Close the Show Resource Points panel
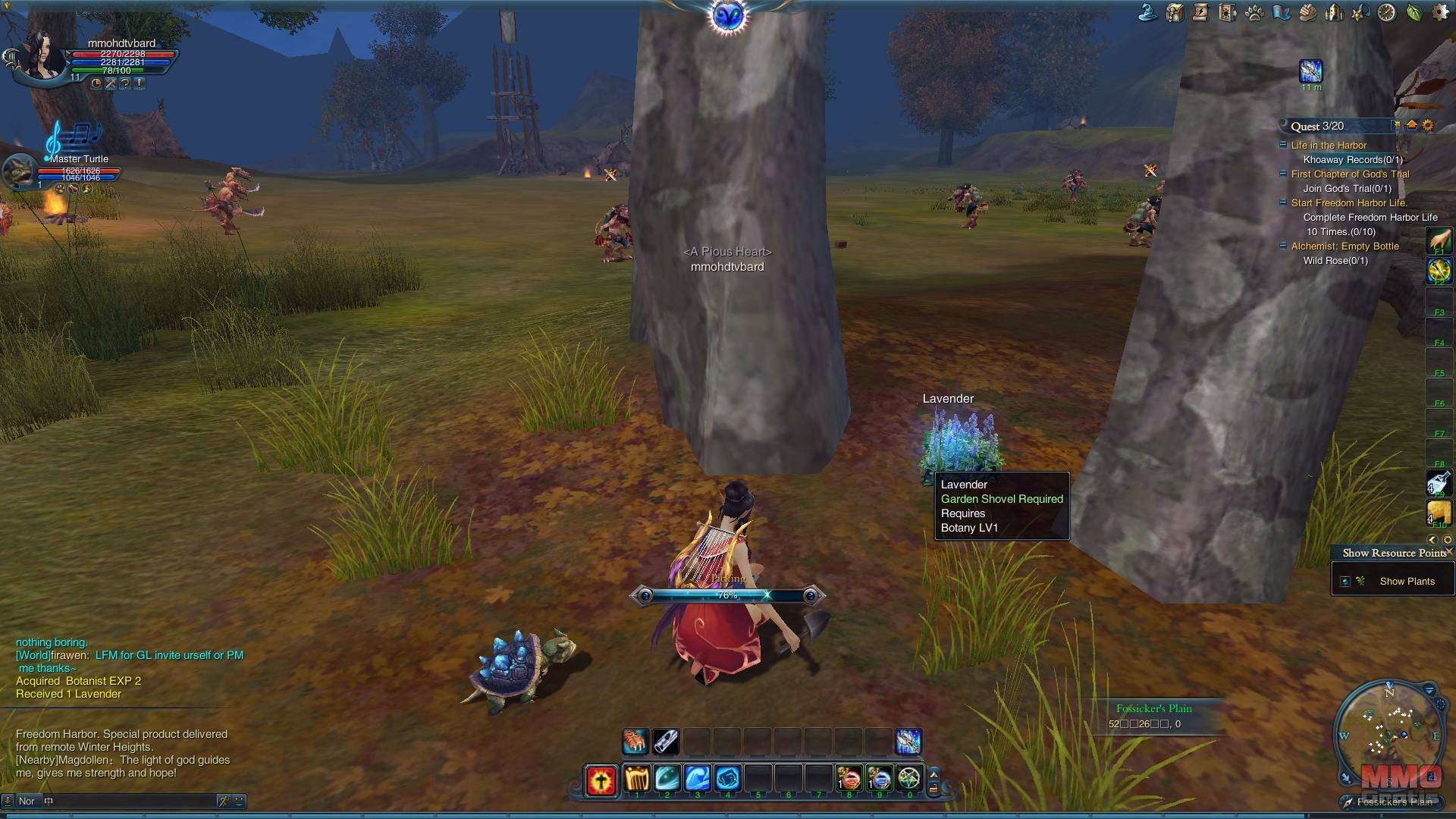Viewport: 1456px width, 819px height. (x=1449, y=552)
